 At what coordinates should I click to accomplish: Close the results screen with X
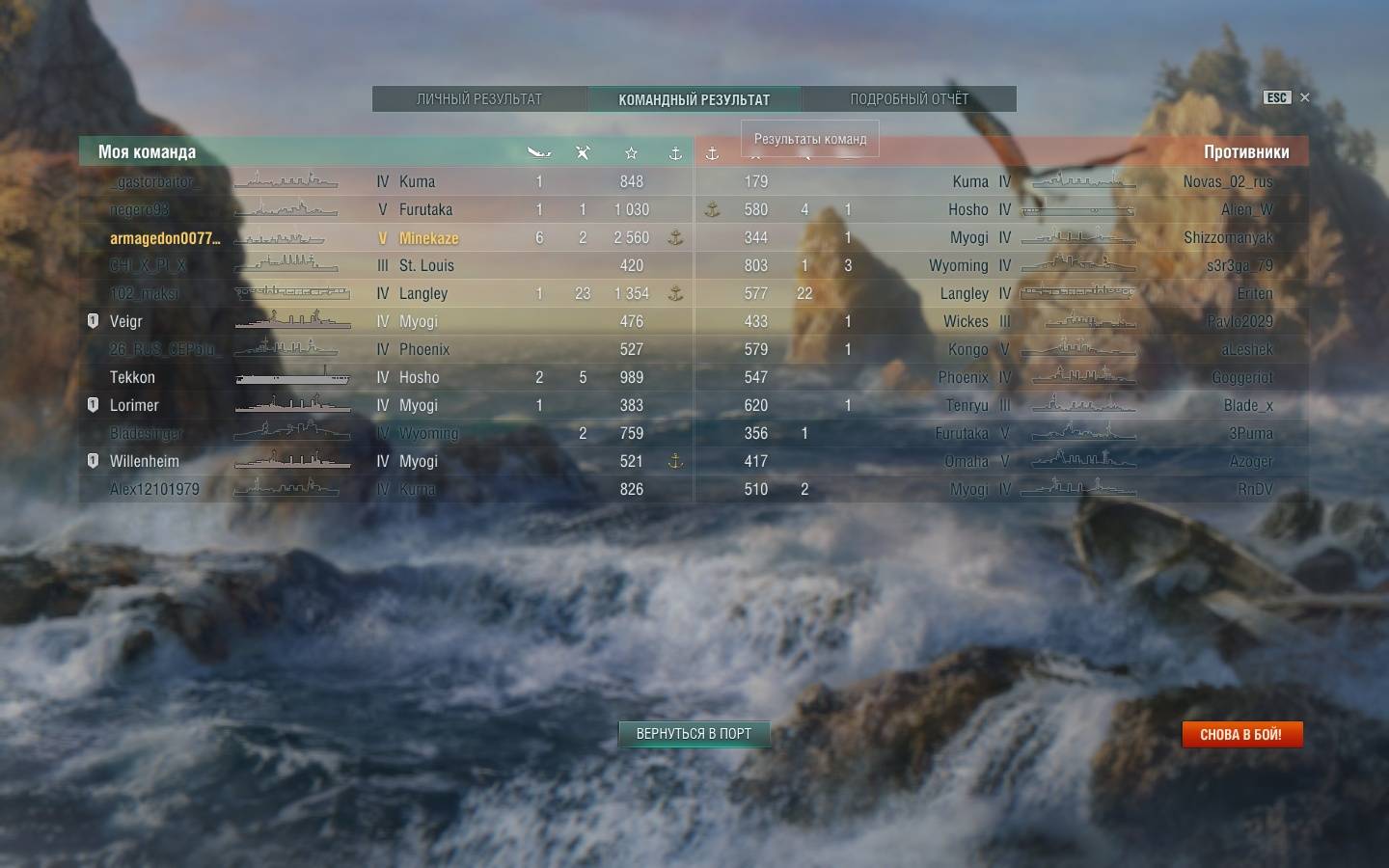coord(1305,97)
